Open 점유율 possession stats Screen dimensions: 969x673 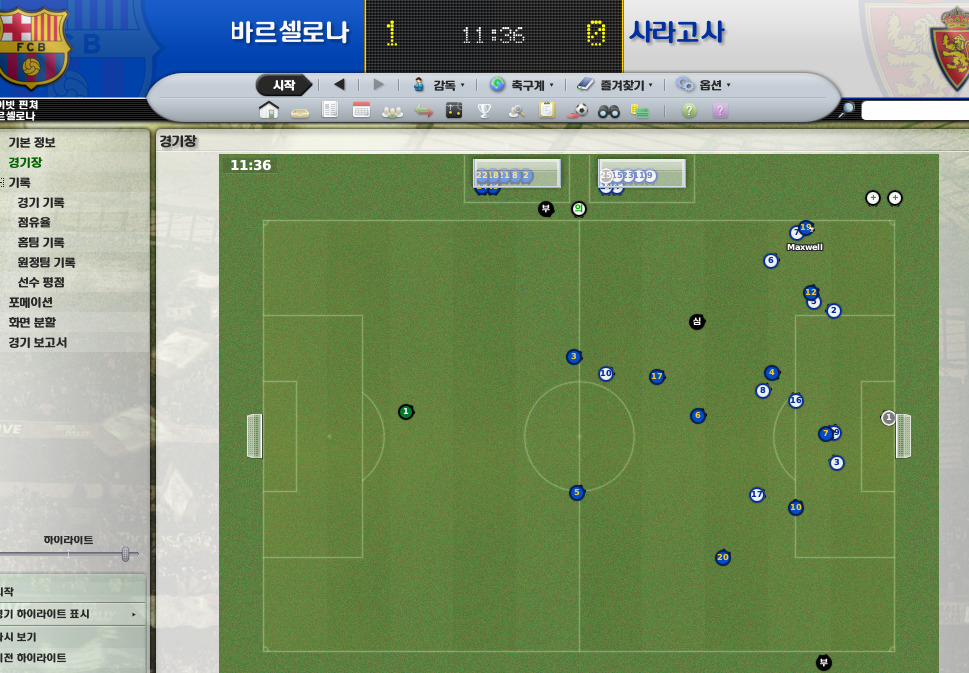click(x=34, y=222)
